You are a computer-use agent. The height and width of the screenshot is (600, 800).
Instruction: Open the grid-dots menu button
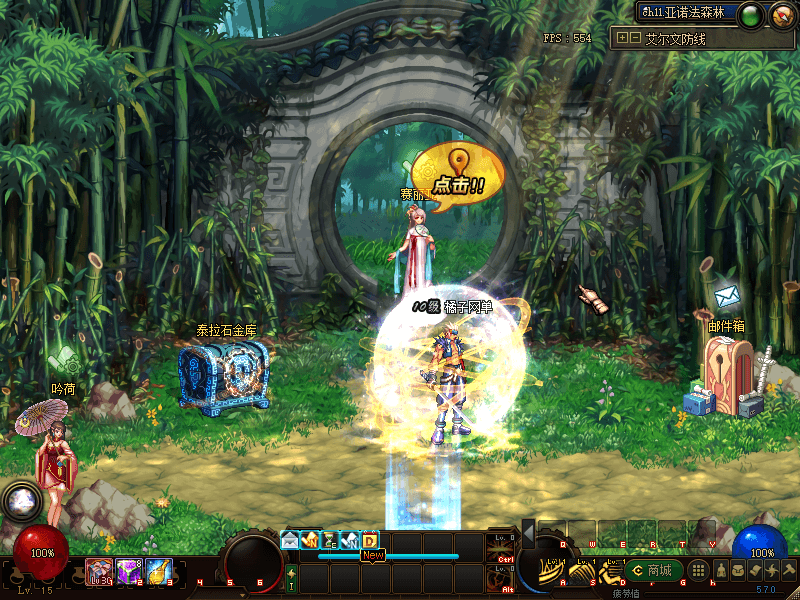tap(700, 570)
